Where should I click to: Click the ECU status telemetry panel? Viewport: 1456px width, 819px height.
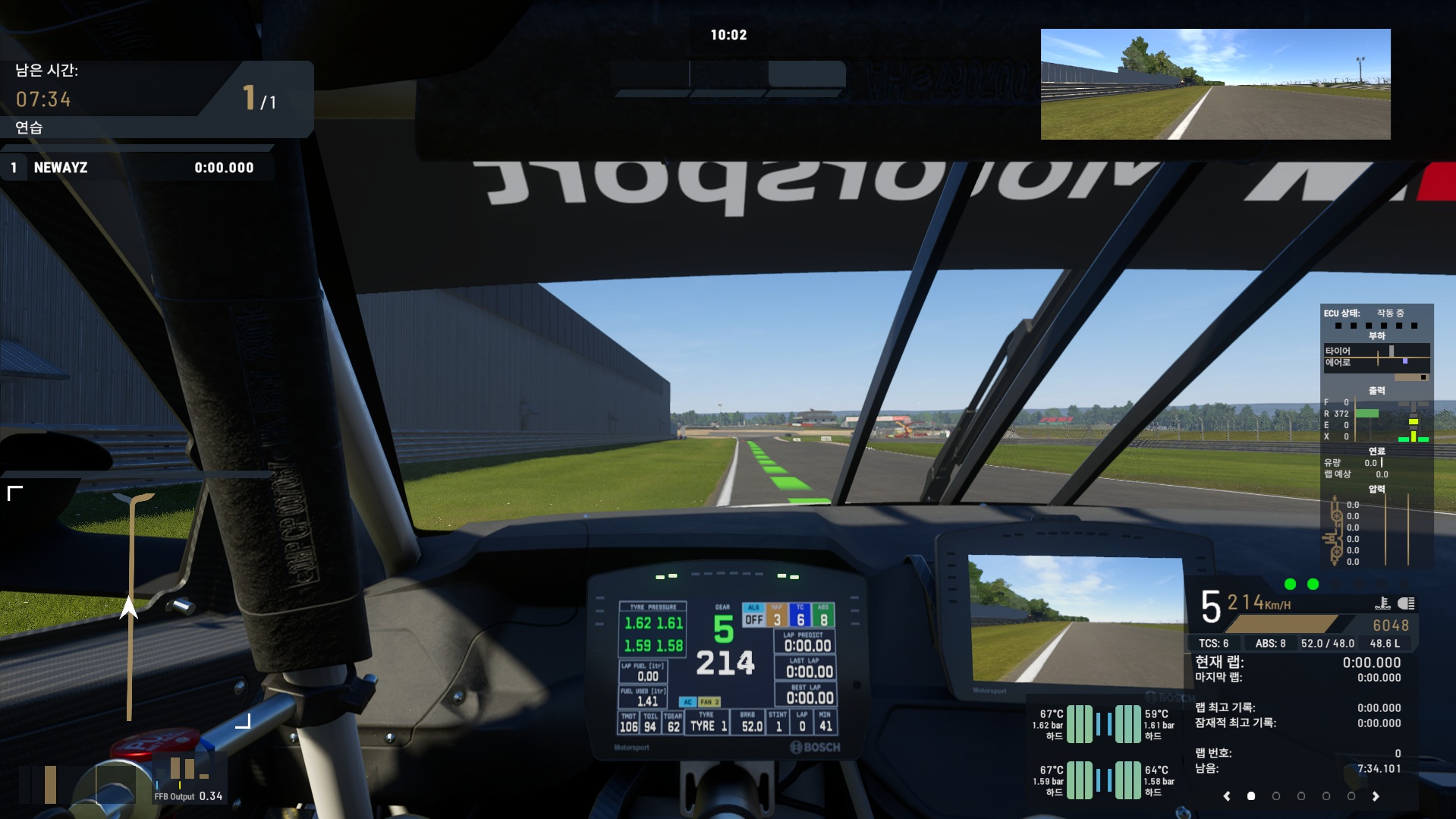(1376, 436)
